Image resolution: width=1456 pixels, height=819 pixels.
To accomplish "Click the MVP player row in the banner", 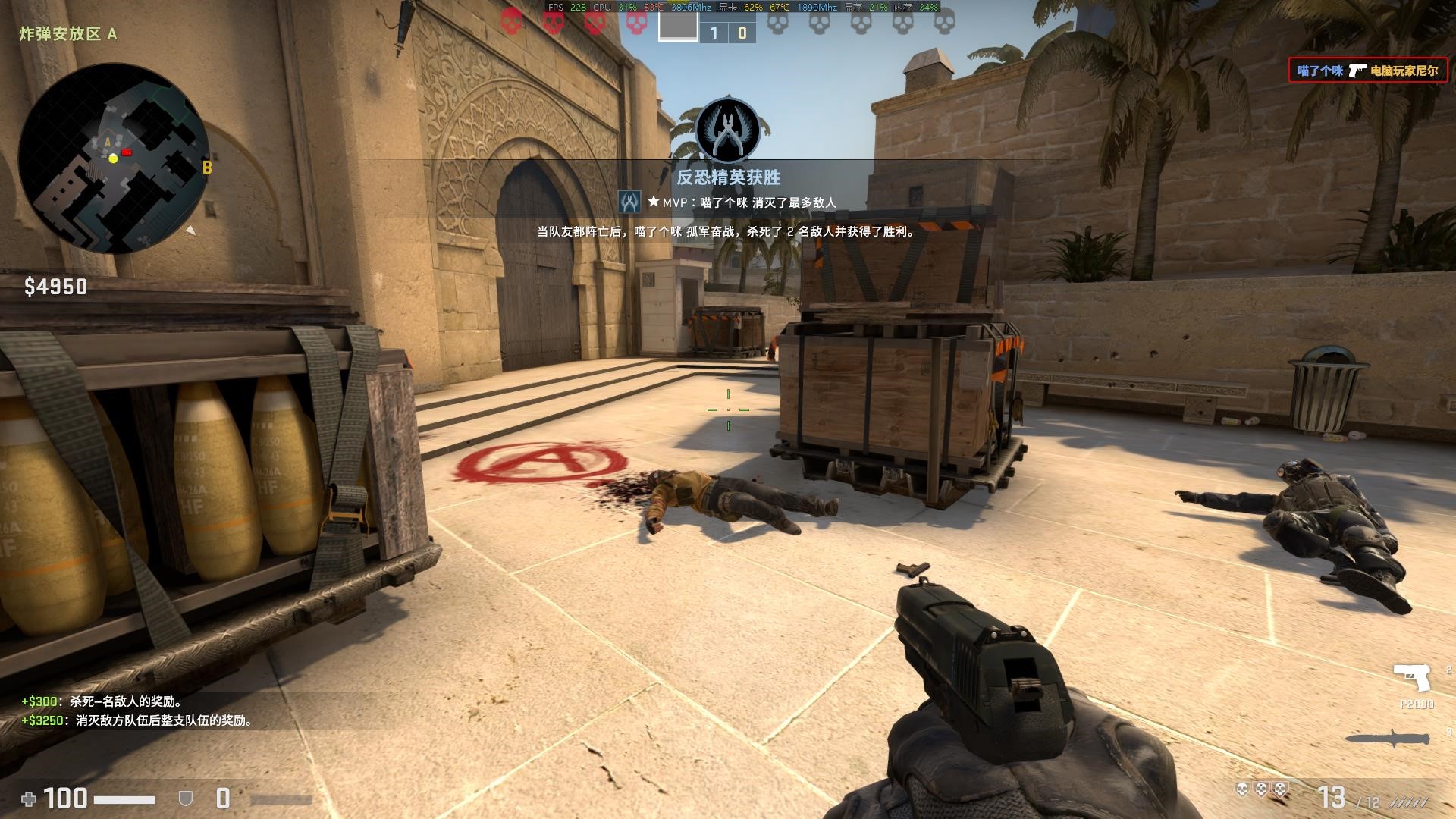I will tap(728, 202).
